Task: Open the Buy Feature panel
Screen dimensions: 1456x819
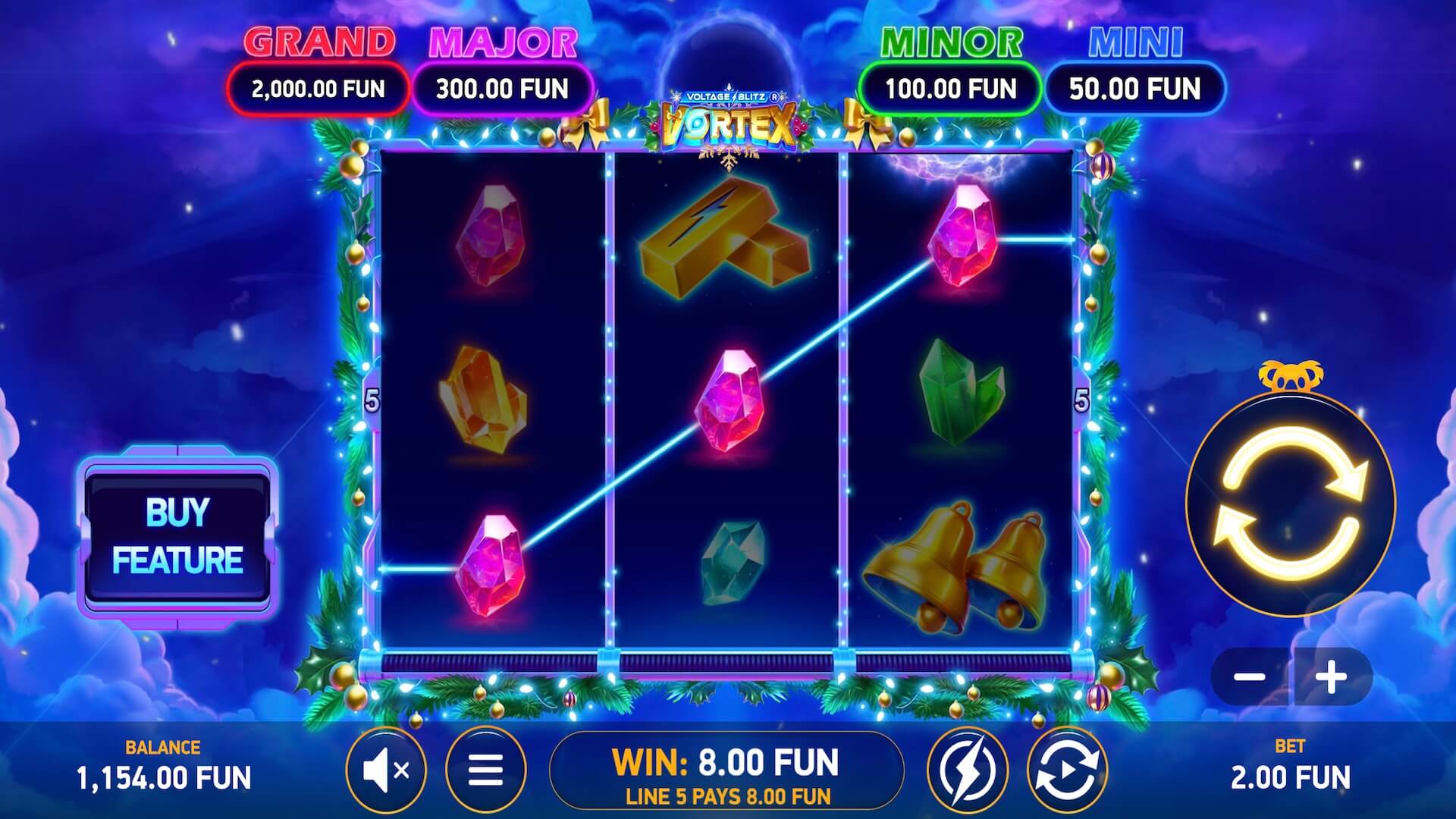Action: tap(177, 536)
